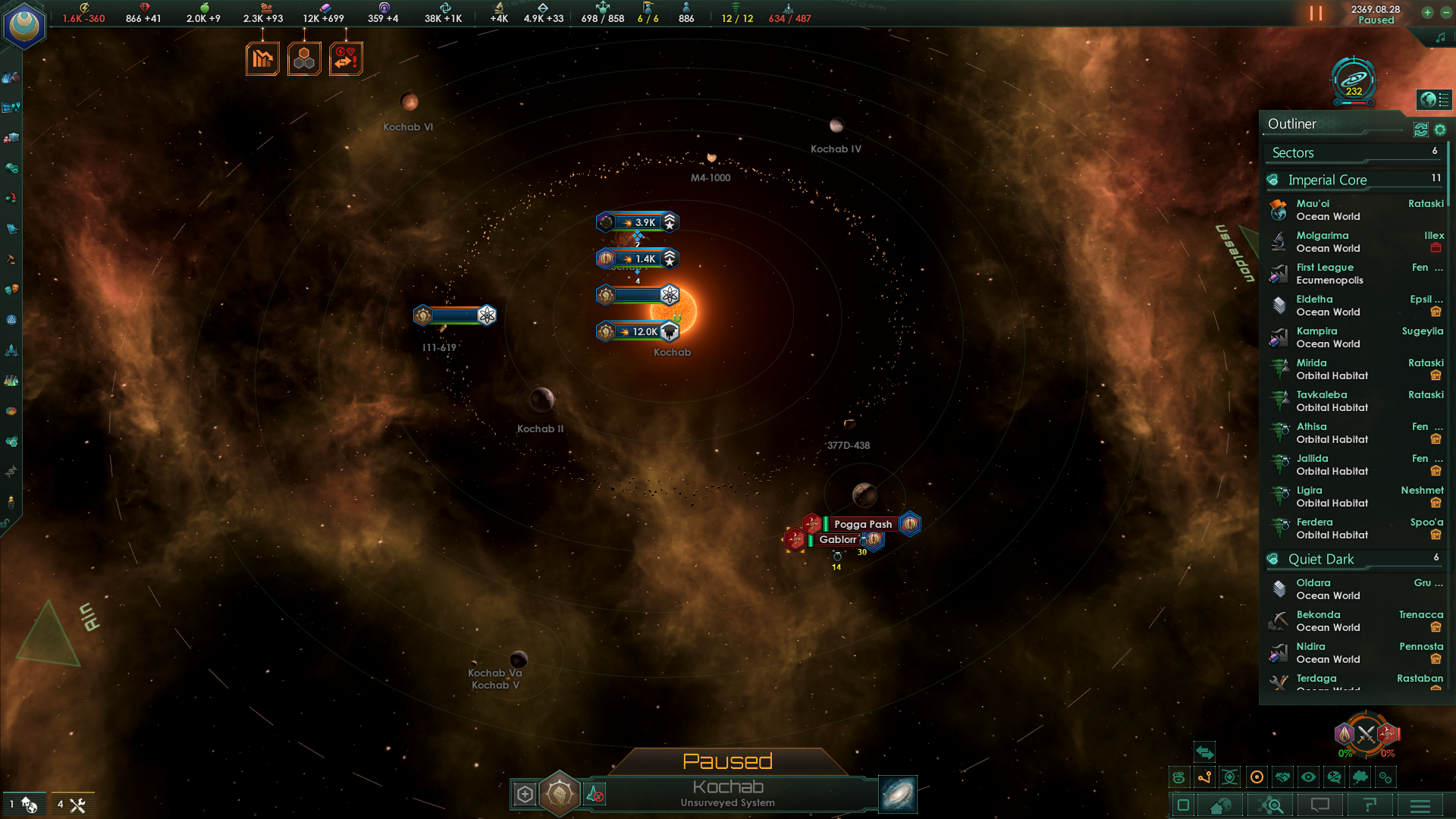The image size is (1456, 819).
Task: Increase game speed with the plus button
Action: click(1427, 12)
